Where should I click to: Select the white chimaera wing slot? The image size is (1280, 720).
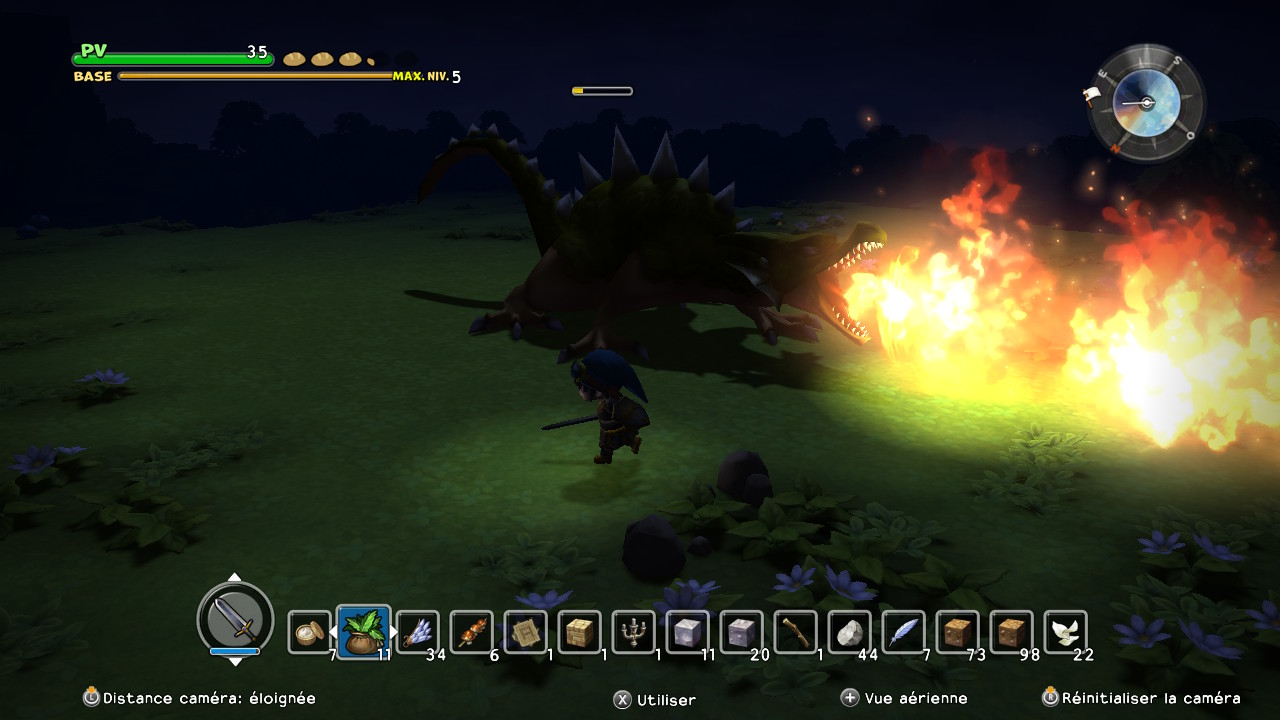(x=1066, y=632)
